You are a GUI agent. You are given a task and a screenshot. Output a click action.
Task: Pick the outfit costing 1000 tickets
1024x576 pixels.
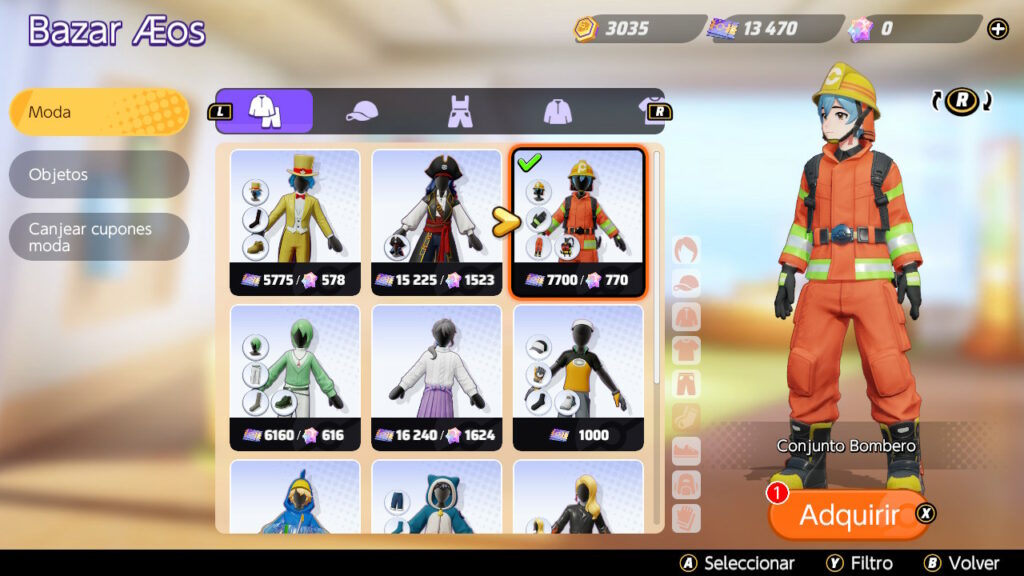(578, 377)
